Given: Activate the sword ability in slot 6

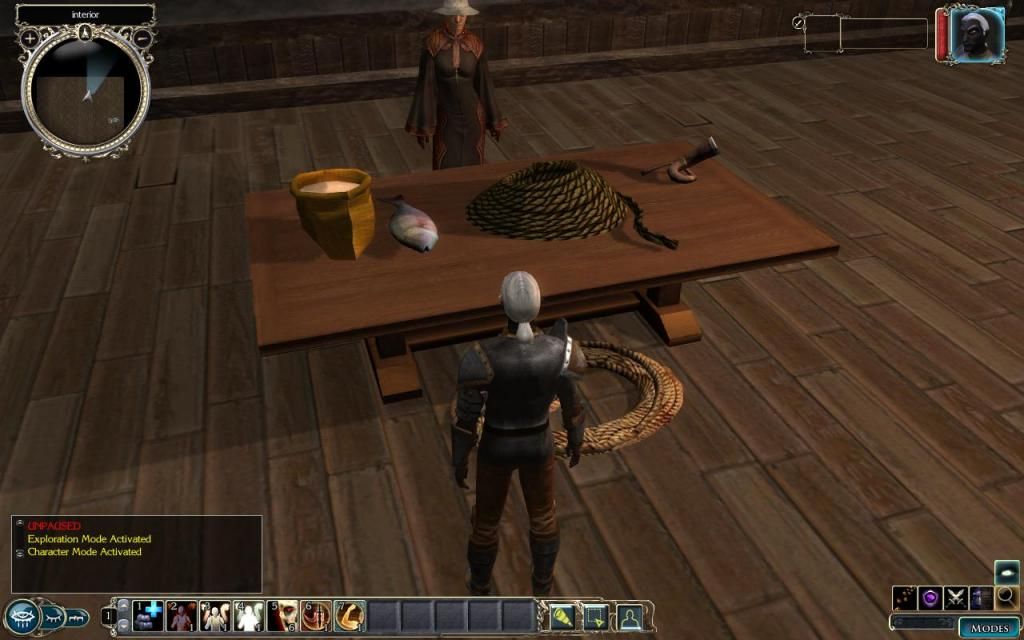Looking at the screenshot, I should click(316, 616).
